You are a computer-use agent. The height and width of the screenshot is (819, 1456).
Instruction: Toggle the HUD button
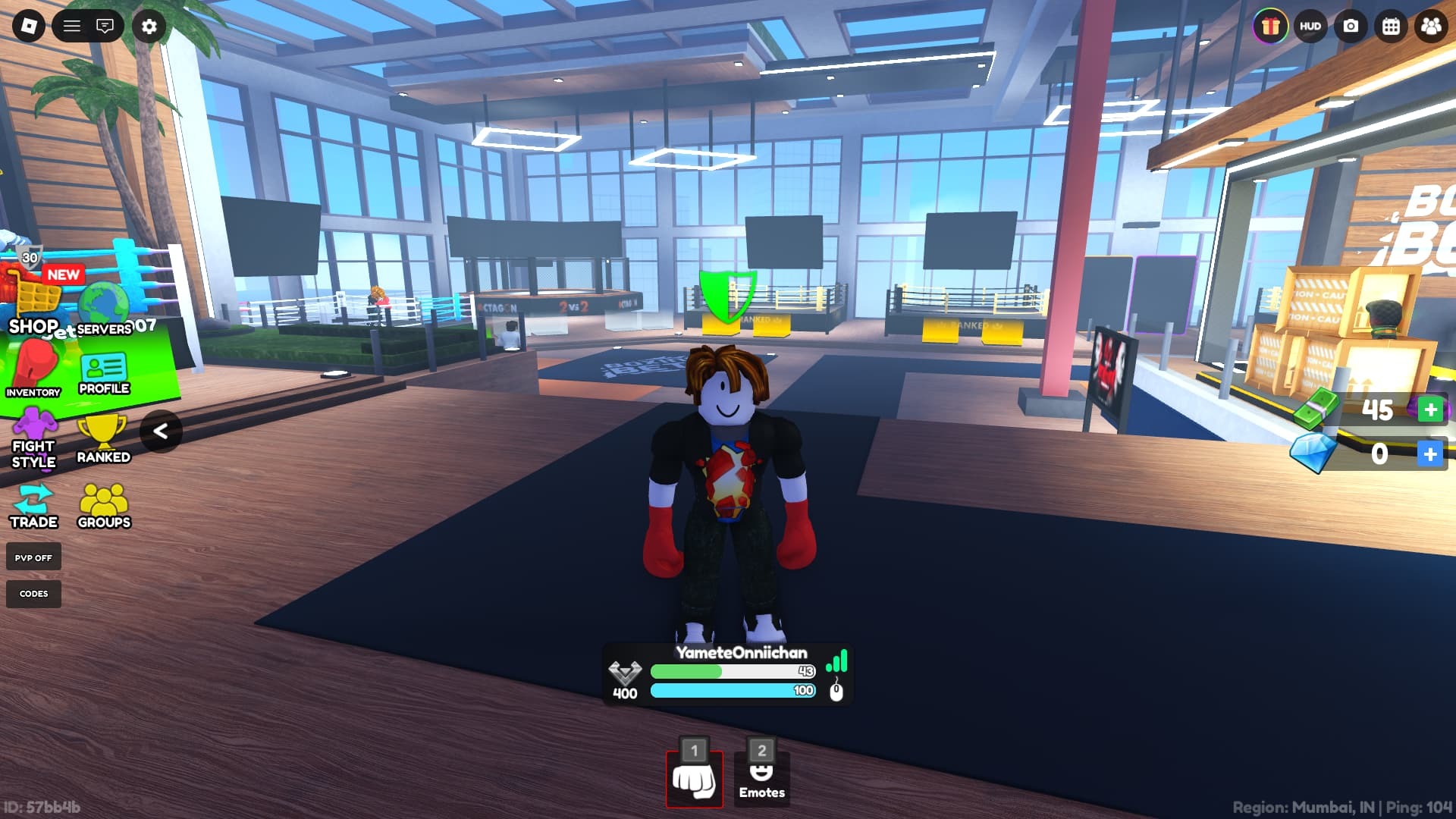(x=1310, y=27)
